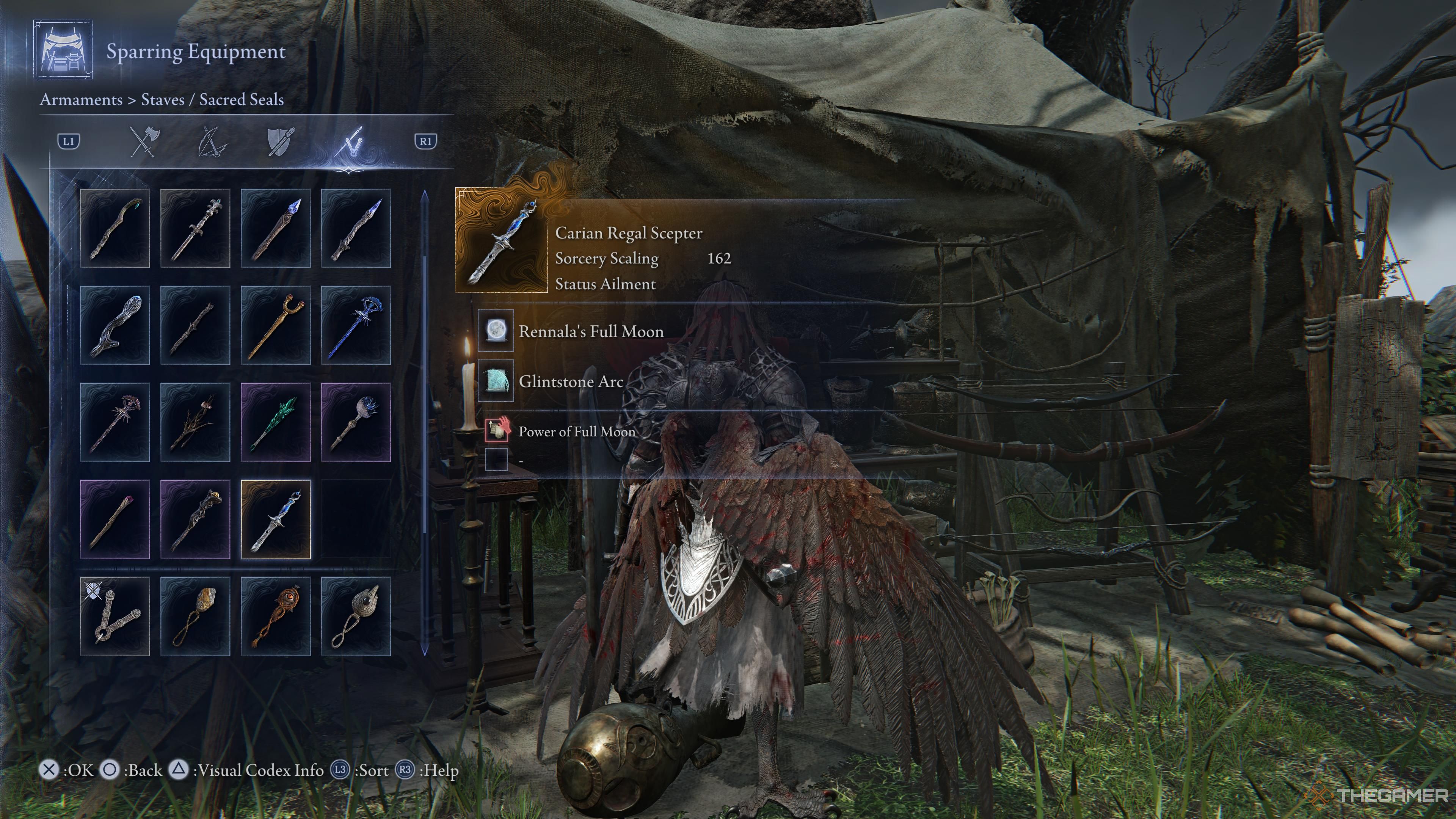This screenshot has width=1456, height=819.
Task: Select the equipped metal finger seal
Action: (115, 616)
